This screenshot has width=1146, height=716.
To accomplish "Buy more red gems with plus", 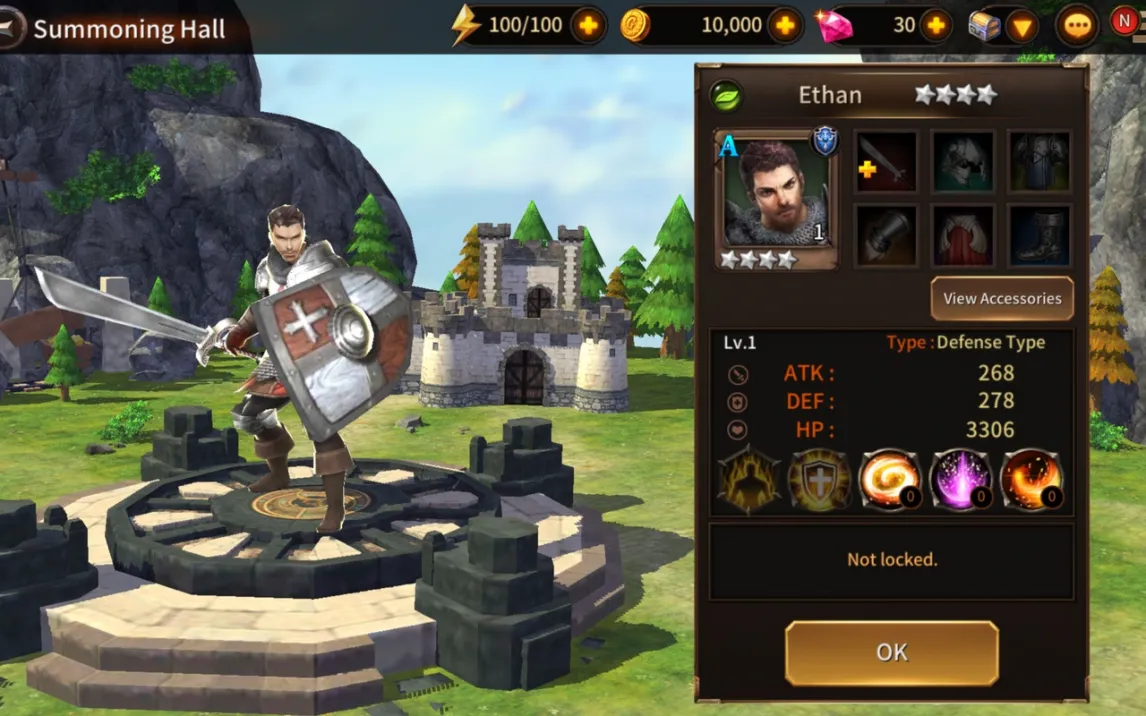I will tap(935, 26).
